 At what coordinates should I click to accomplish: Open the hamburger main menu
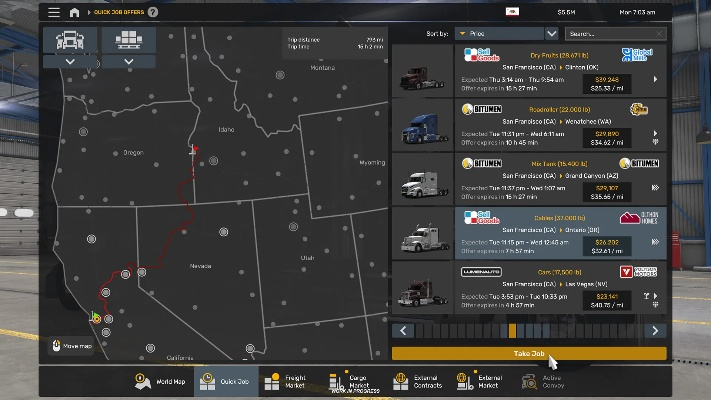(x=54, y=13)
